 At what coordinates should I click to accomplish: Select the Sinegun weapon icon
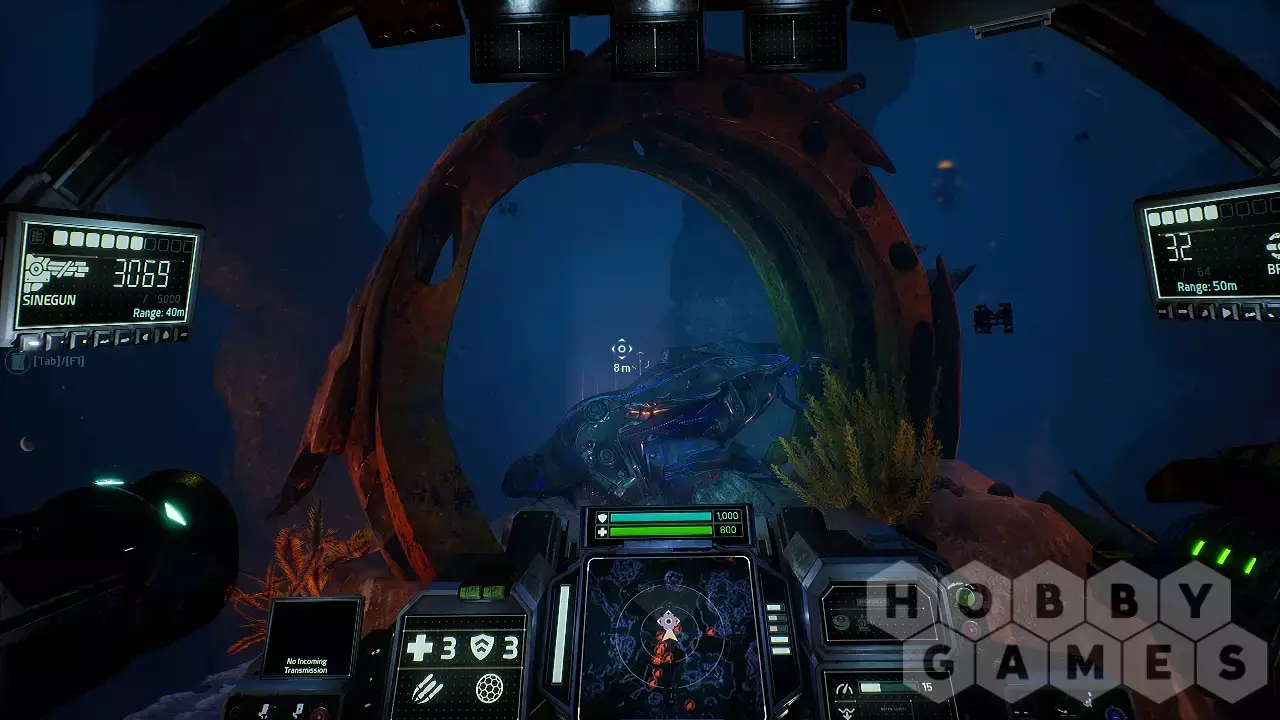tap(56, 271)
